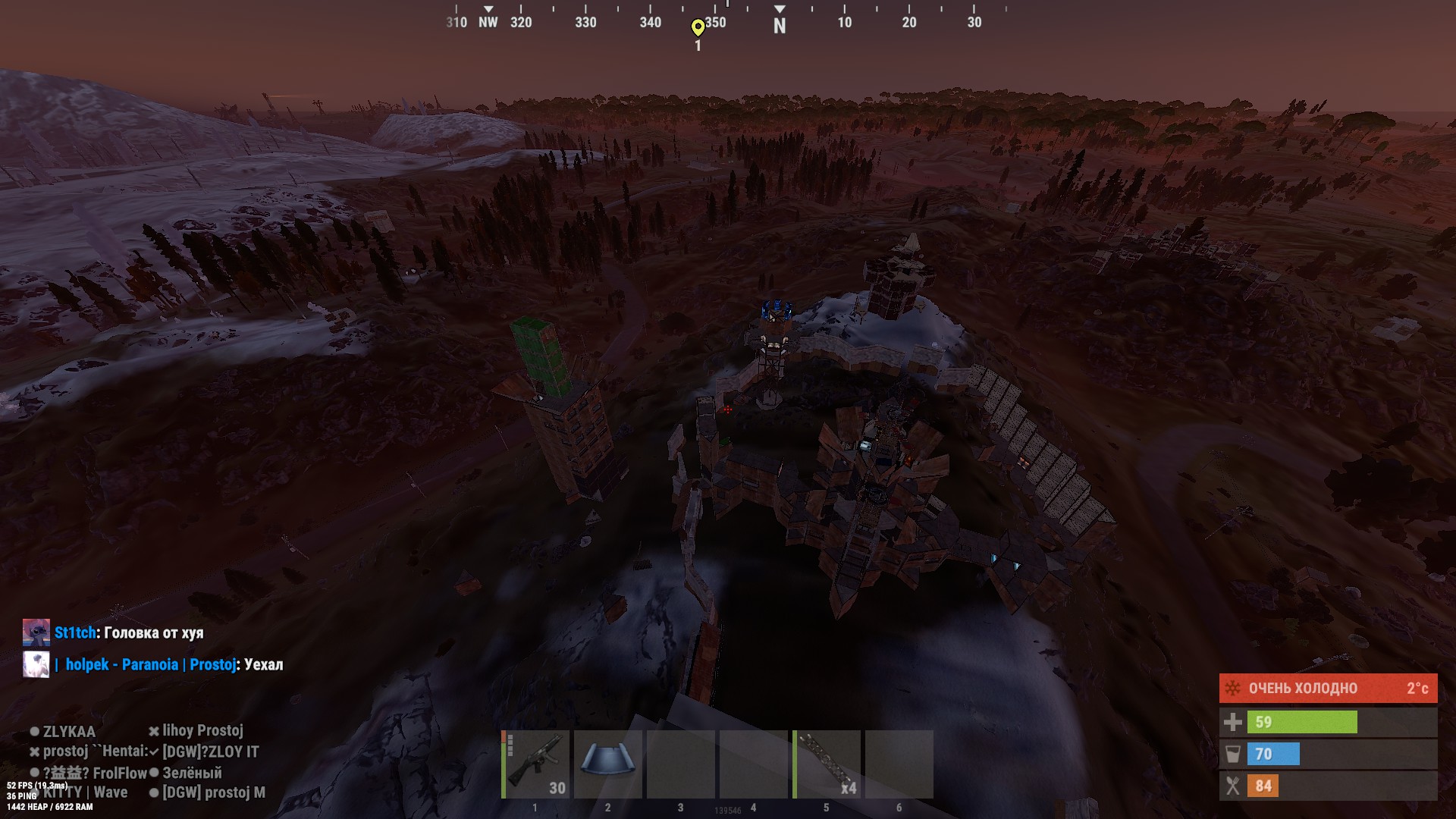
Task: Select teammate ZLYKAA in the team list
Action: pyautogui.click(x=68, y=732)
